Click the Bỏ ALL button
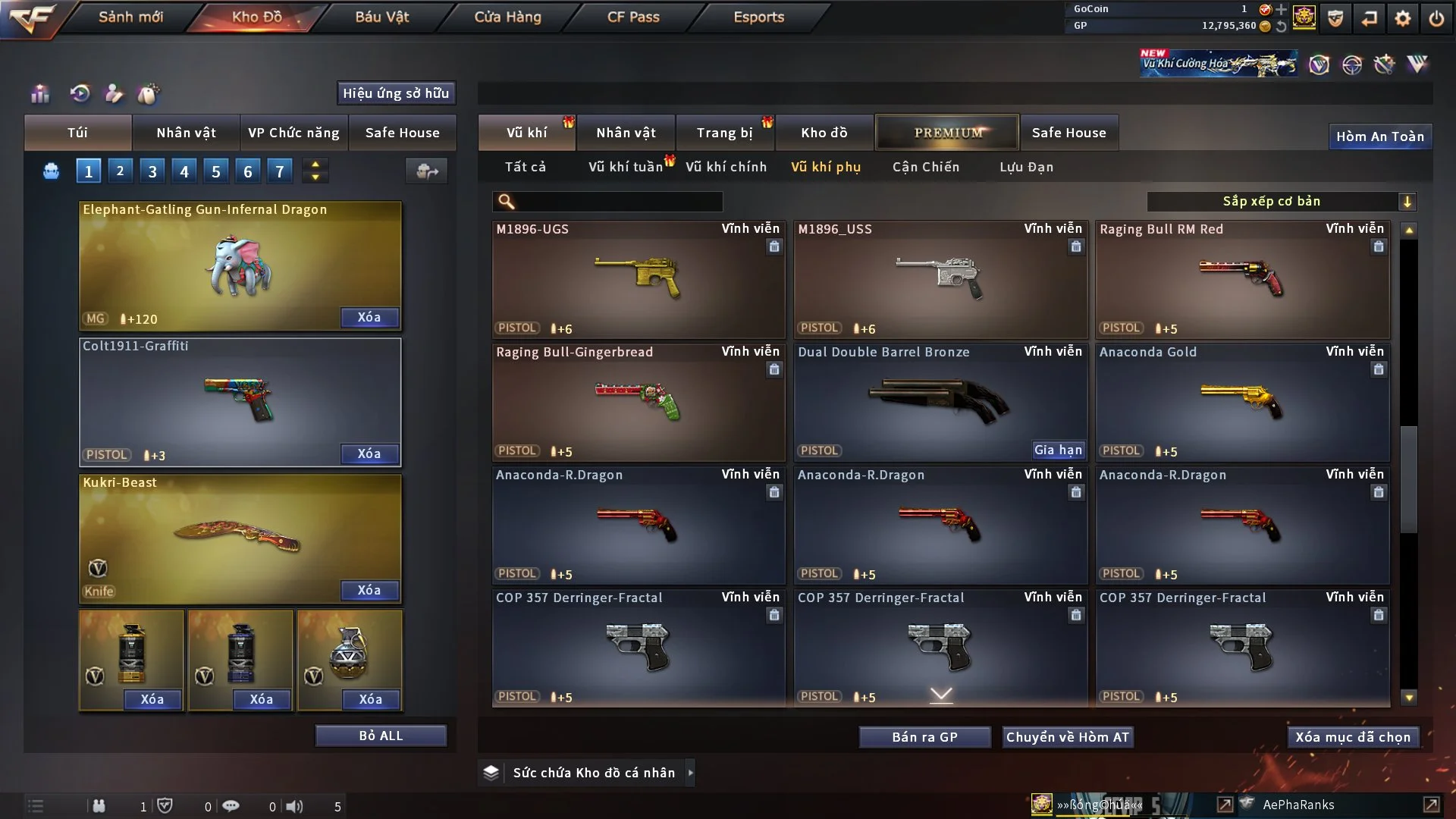The image size is (1456, 819). pyautogui.click(x=381, y=736)
